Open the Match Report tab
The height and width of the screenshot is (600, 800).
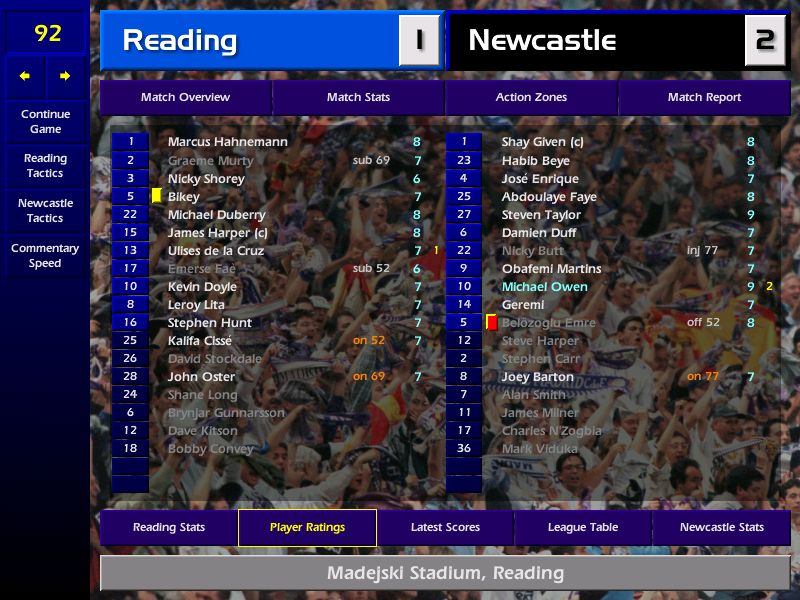pos(704,97)
